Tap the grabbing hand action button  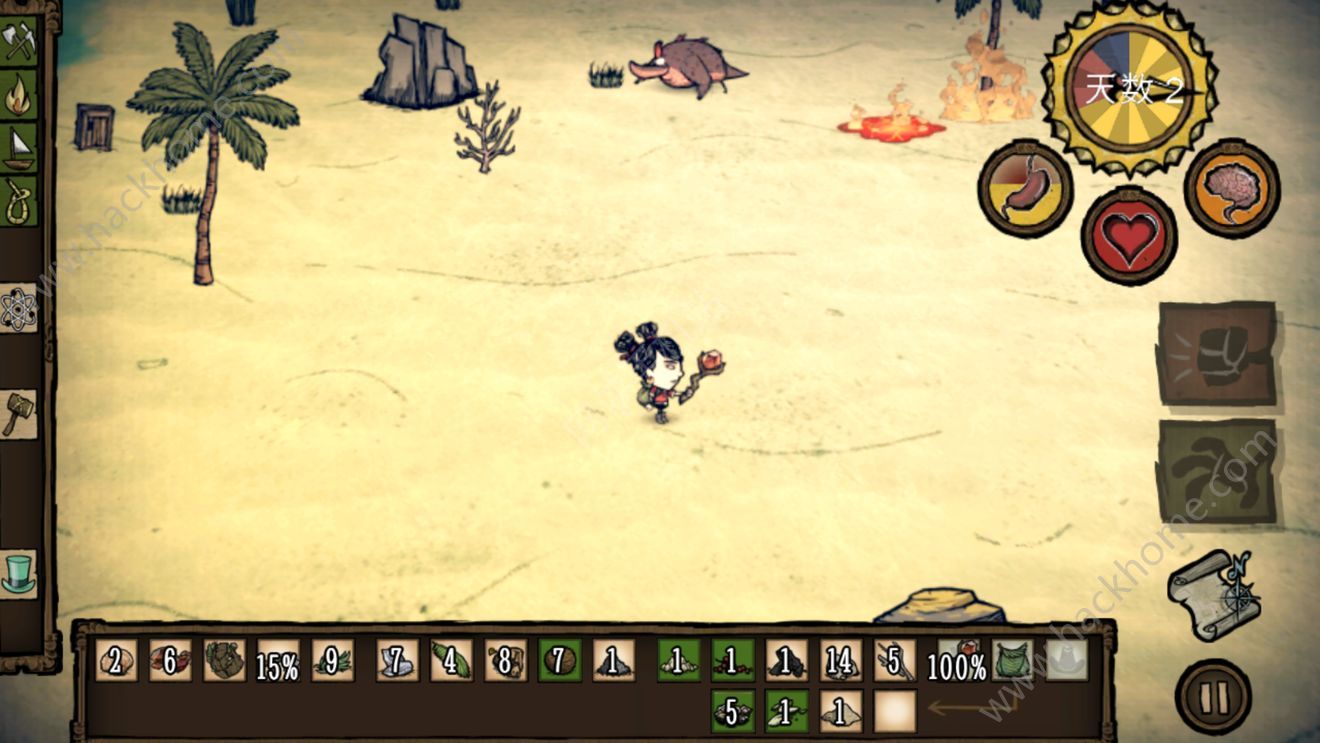pyautogui.click(x=1217, y=471)
